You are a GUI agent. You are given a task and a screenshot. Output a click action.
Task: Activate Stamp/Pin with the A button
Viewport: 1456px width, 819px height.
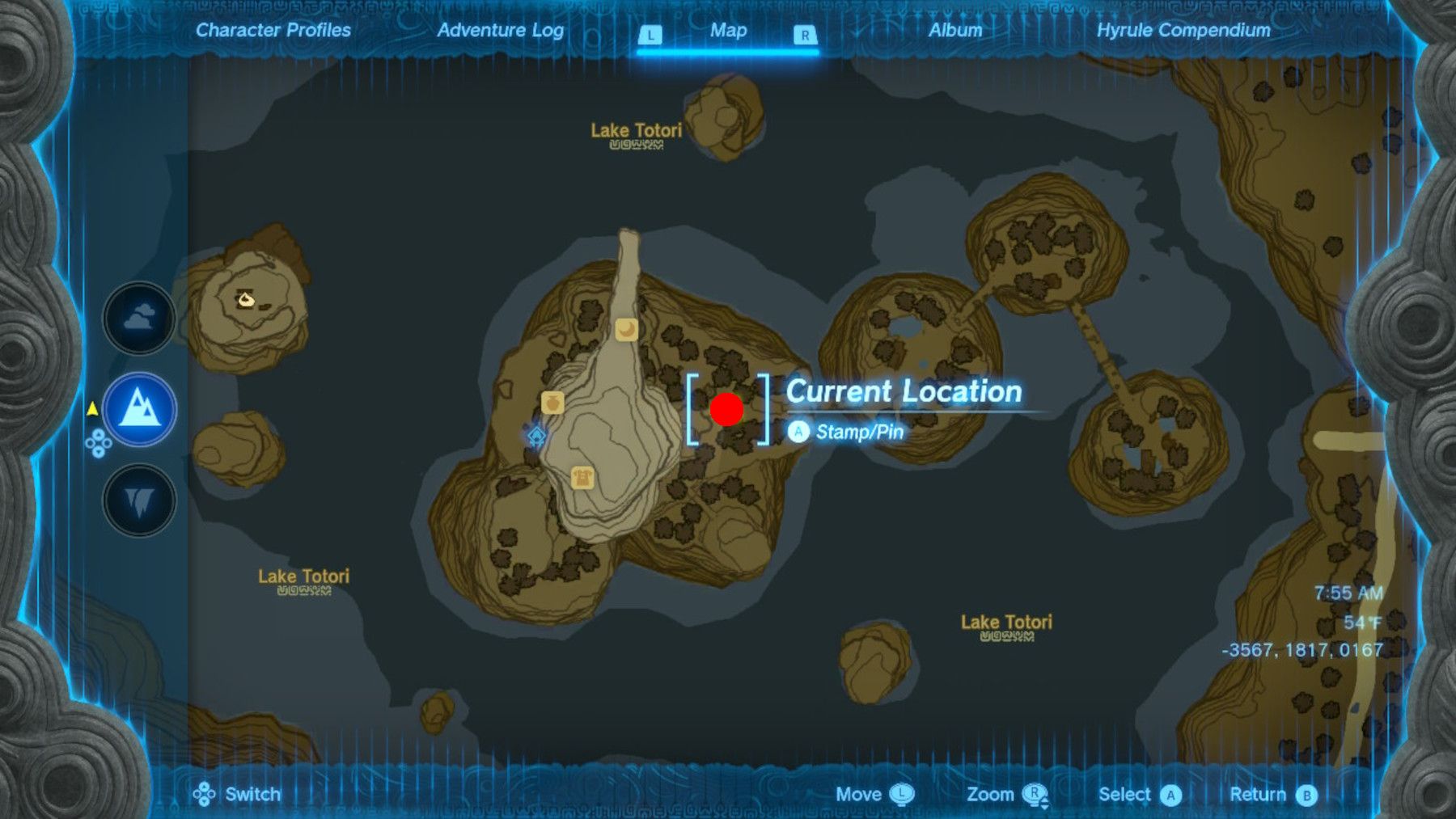[x=799, y=432]
